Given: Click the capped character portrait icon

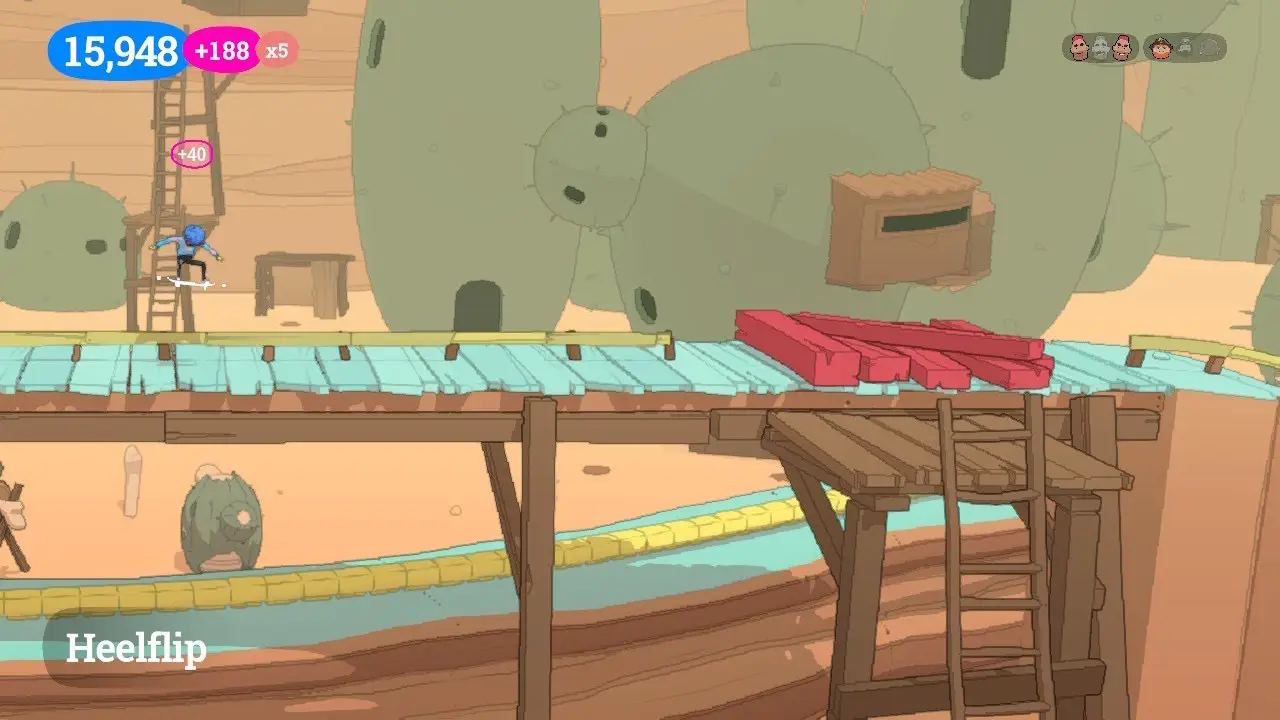Looking at the screenshot, I should coord(1160,47).
